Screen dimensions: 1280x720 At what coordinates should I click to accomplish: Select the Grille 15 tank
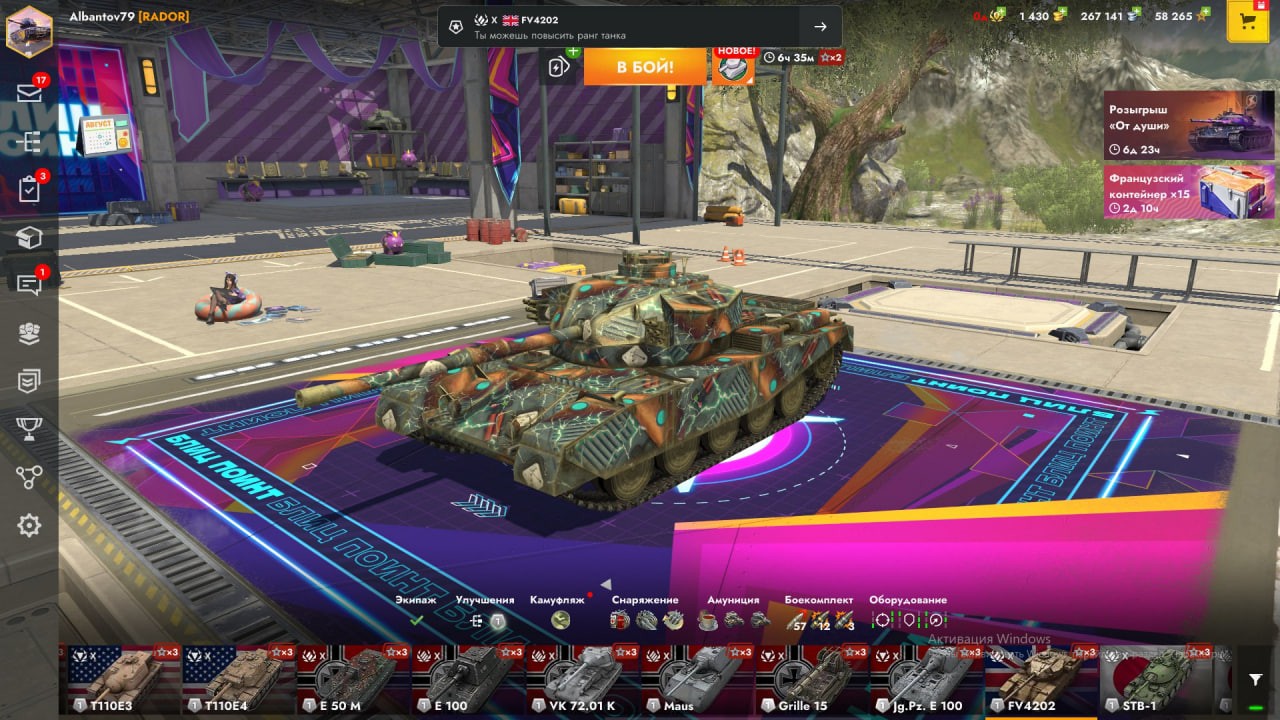point(811,680)
